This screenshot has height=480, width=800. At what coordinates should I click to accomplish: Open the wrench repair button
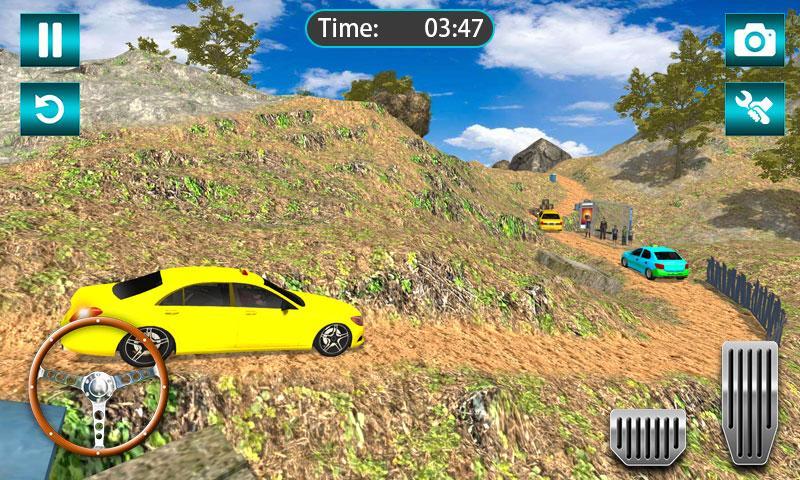point(754,109)
